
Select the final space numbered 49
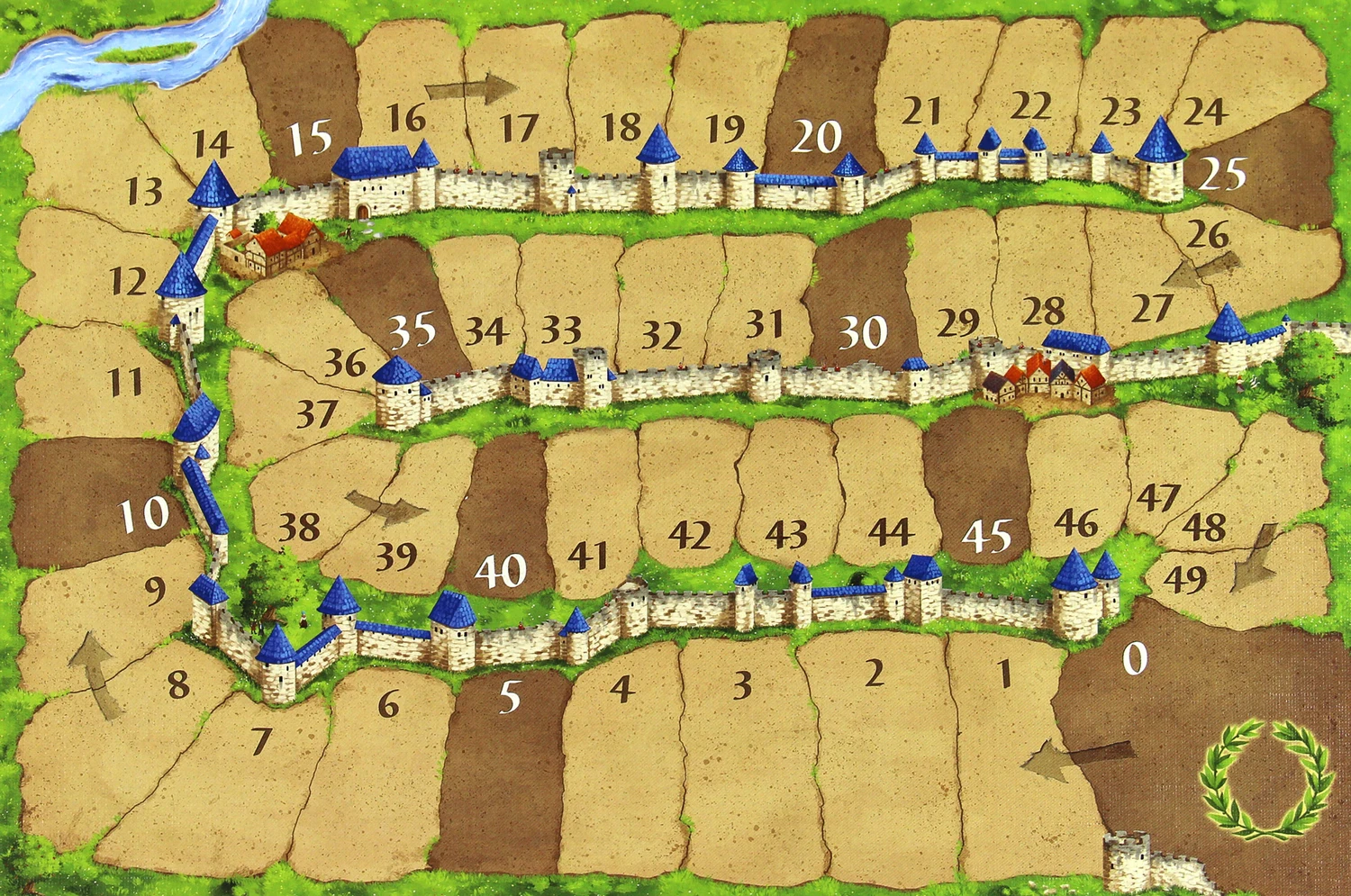pyautogui.click(x=1185, y=578)
